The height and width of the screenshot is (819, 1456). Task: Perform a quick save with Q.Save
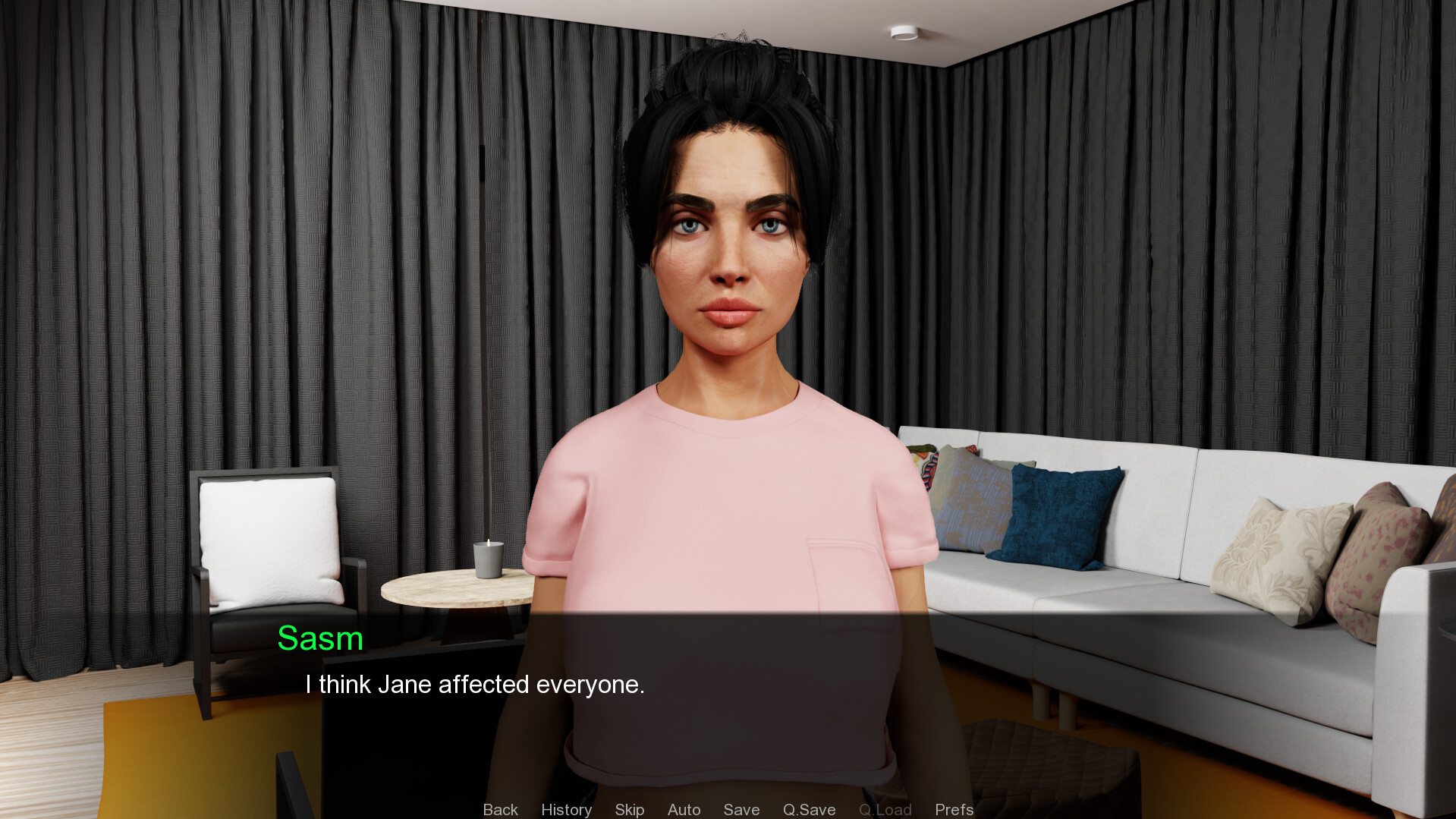(x=809, y=809)
